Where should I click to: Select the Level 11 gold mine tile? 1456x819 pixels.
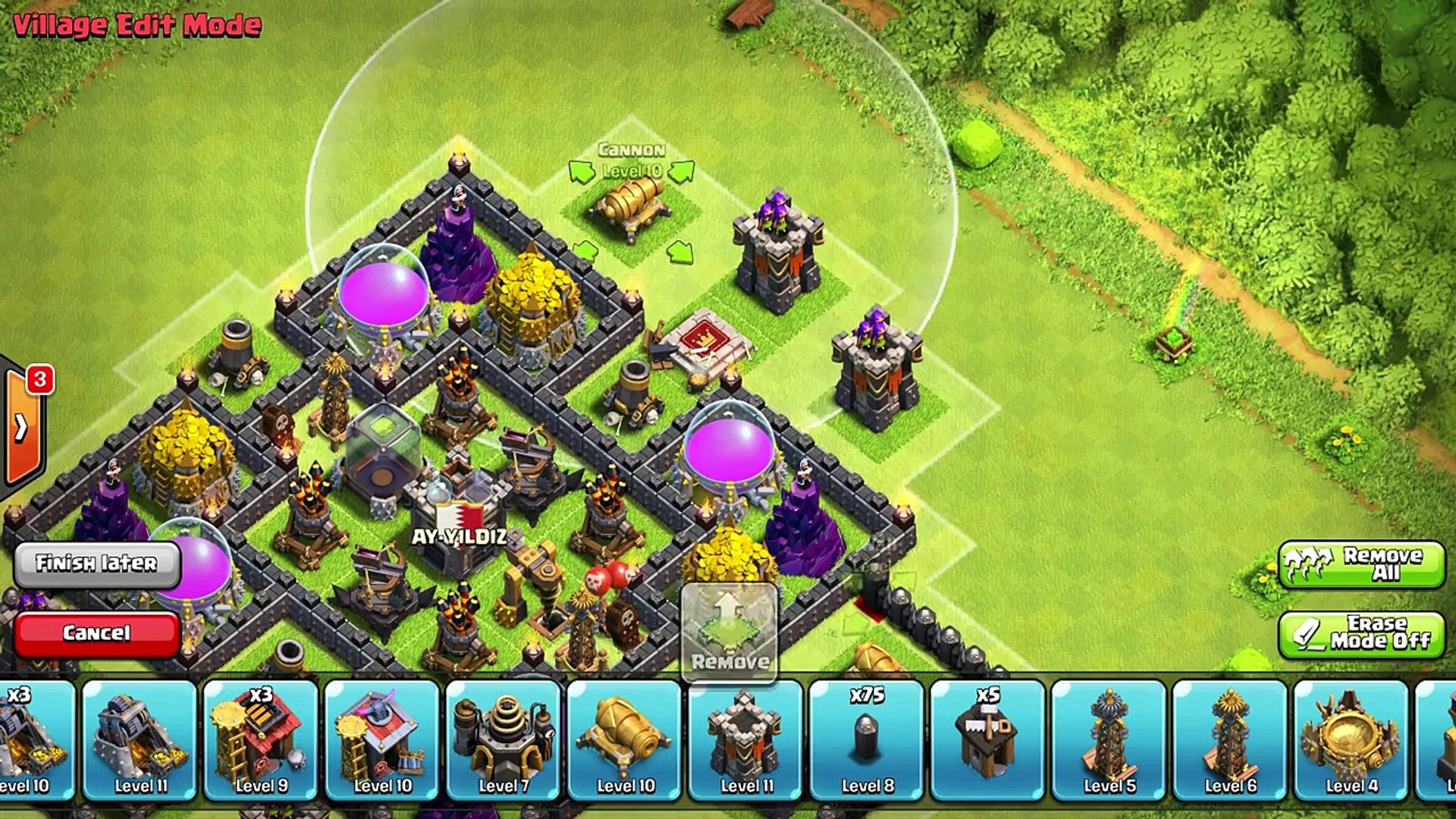[140, 739]
